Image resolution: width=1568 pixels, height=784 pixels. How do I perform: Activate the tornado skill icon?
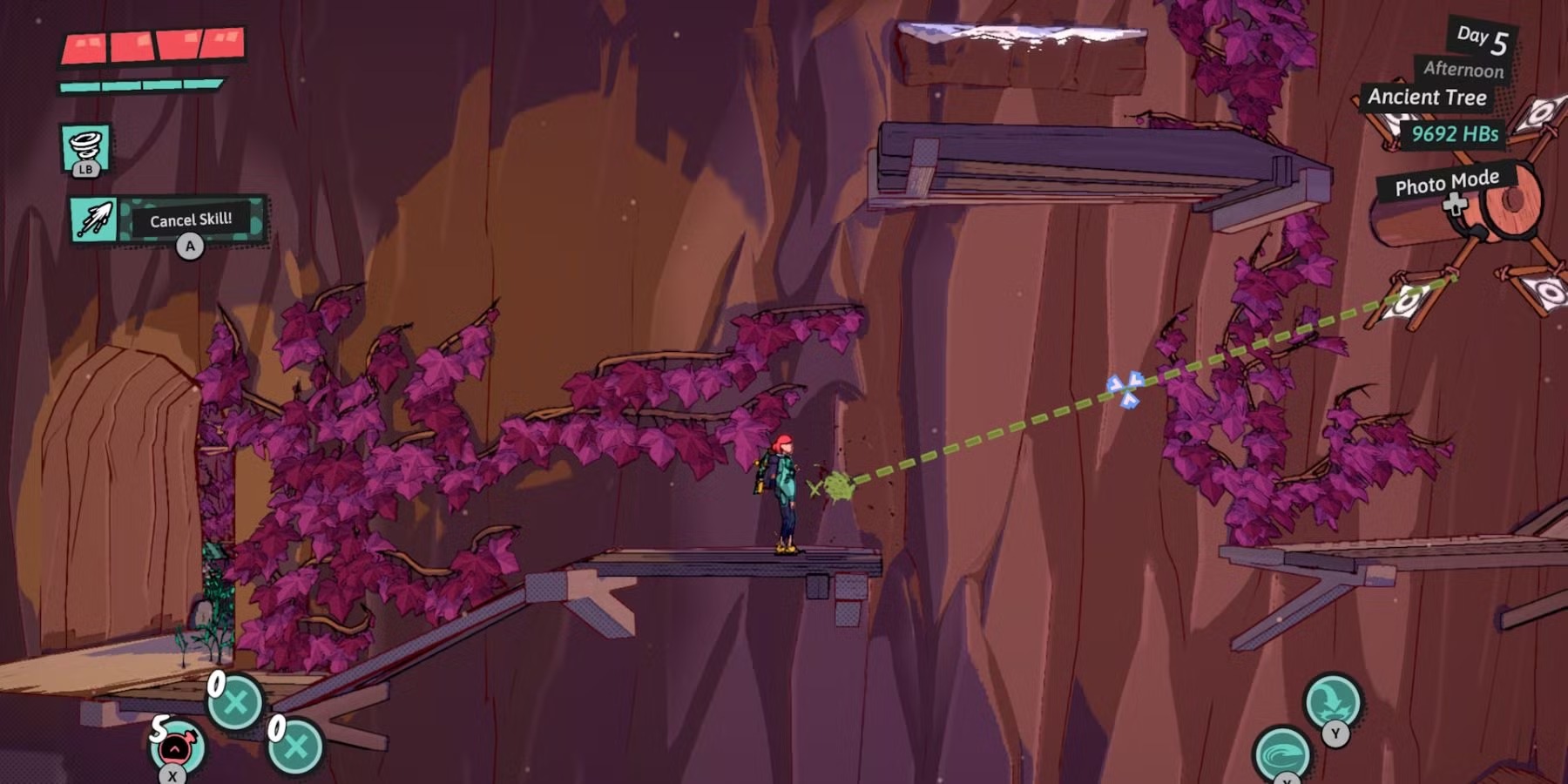(x=85, y=146)
